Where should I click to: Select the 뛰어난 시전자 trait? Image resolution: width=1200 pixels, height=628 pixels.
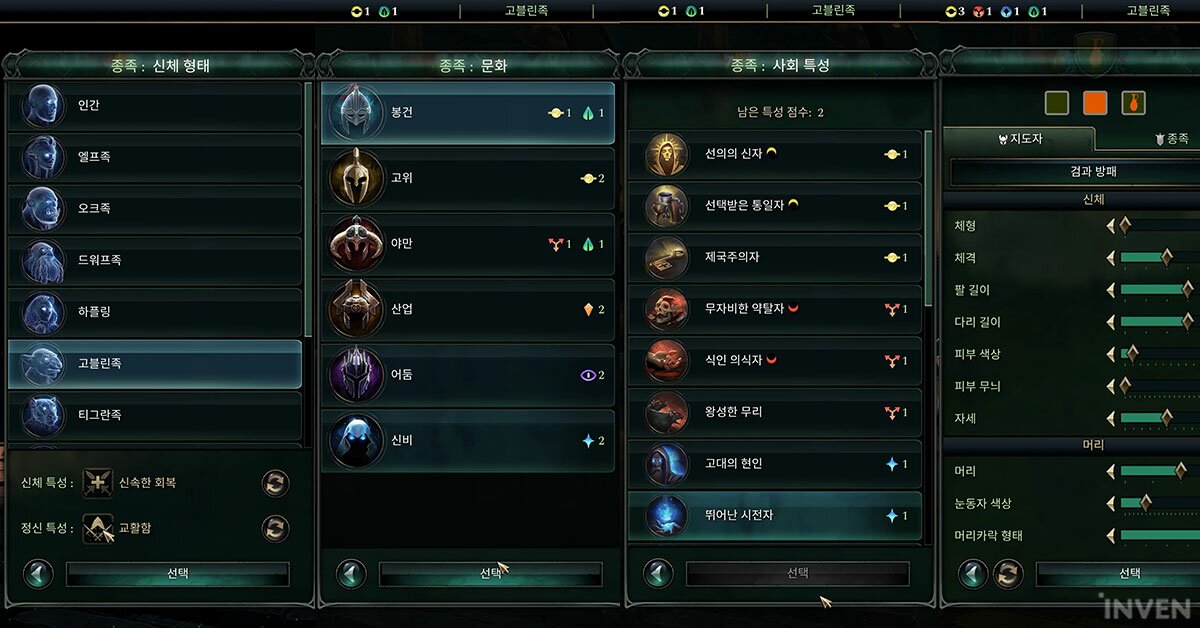click(x=775, y=516)
